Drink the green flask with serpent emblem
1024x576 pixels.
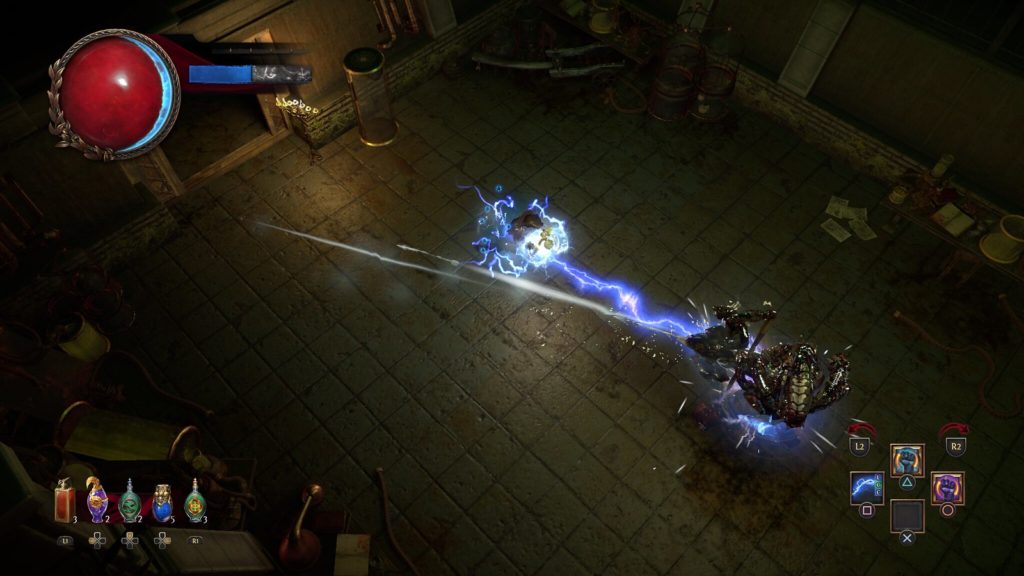point(129,501)
